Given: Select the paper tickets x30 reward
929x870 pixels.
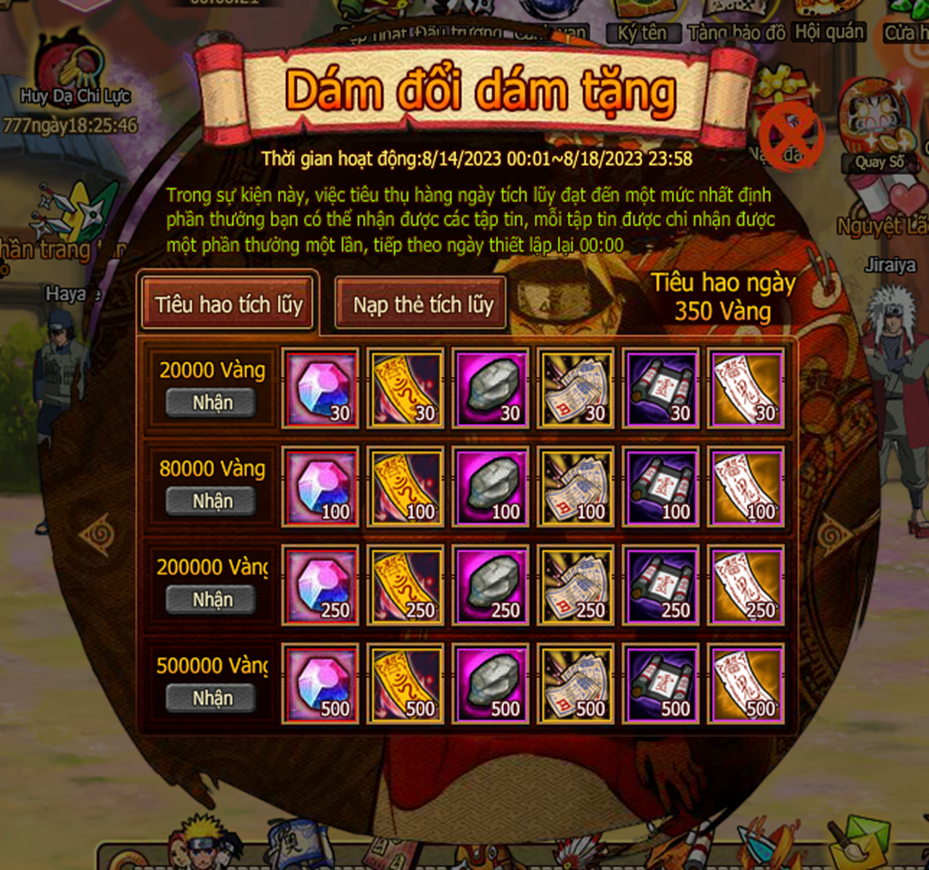Looking at the screenshot, I should [x=575, y=388].
